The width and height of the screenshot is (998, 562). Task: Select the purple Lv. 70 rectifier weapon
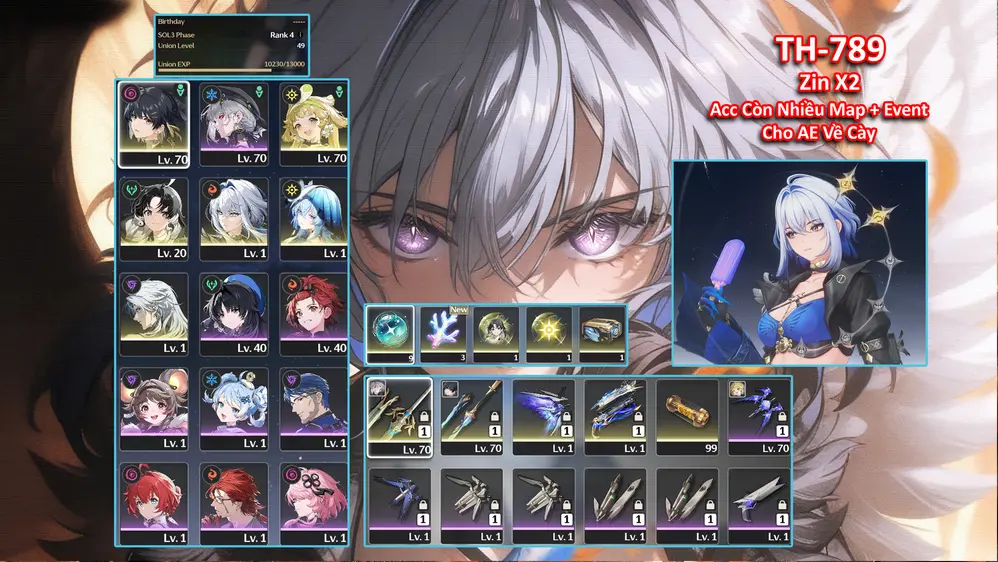pyautogui.click(x=760, y=417)
